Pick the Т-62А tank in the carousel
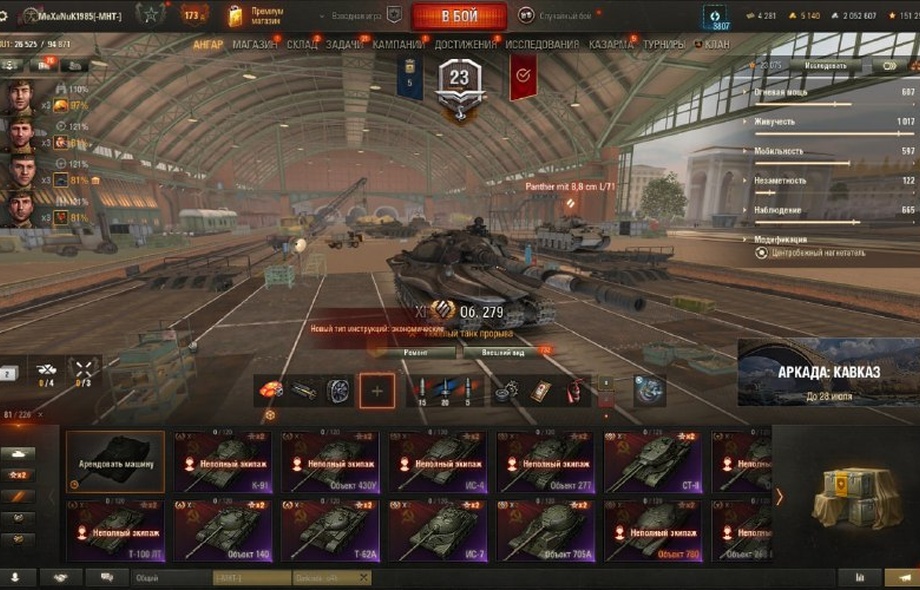This screenshot has width=920, height=590. tap(330, 530)
